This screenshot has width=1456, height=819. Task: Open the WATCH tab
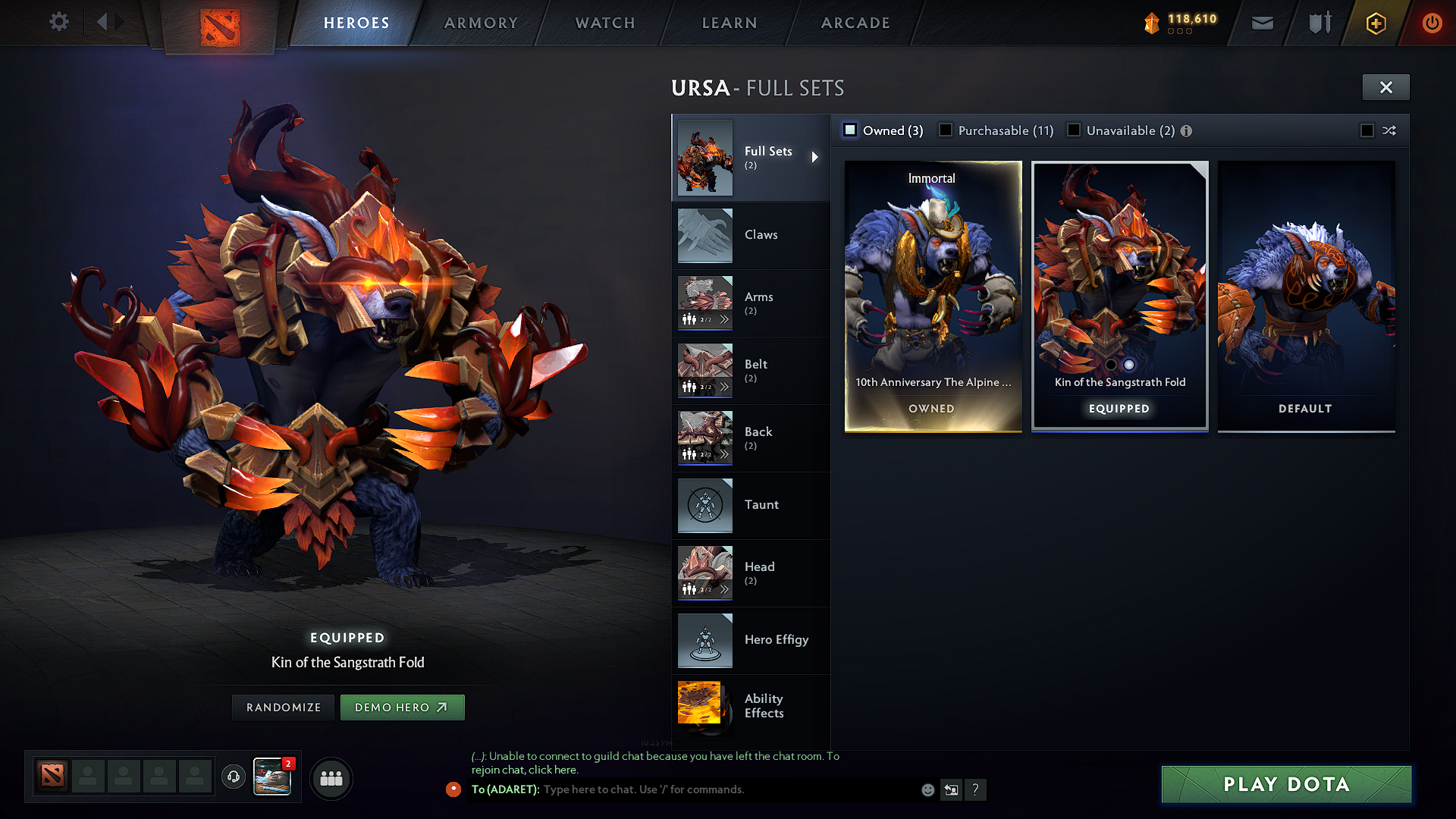click(x=604, y=23)
